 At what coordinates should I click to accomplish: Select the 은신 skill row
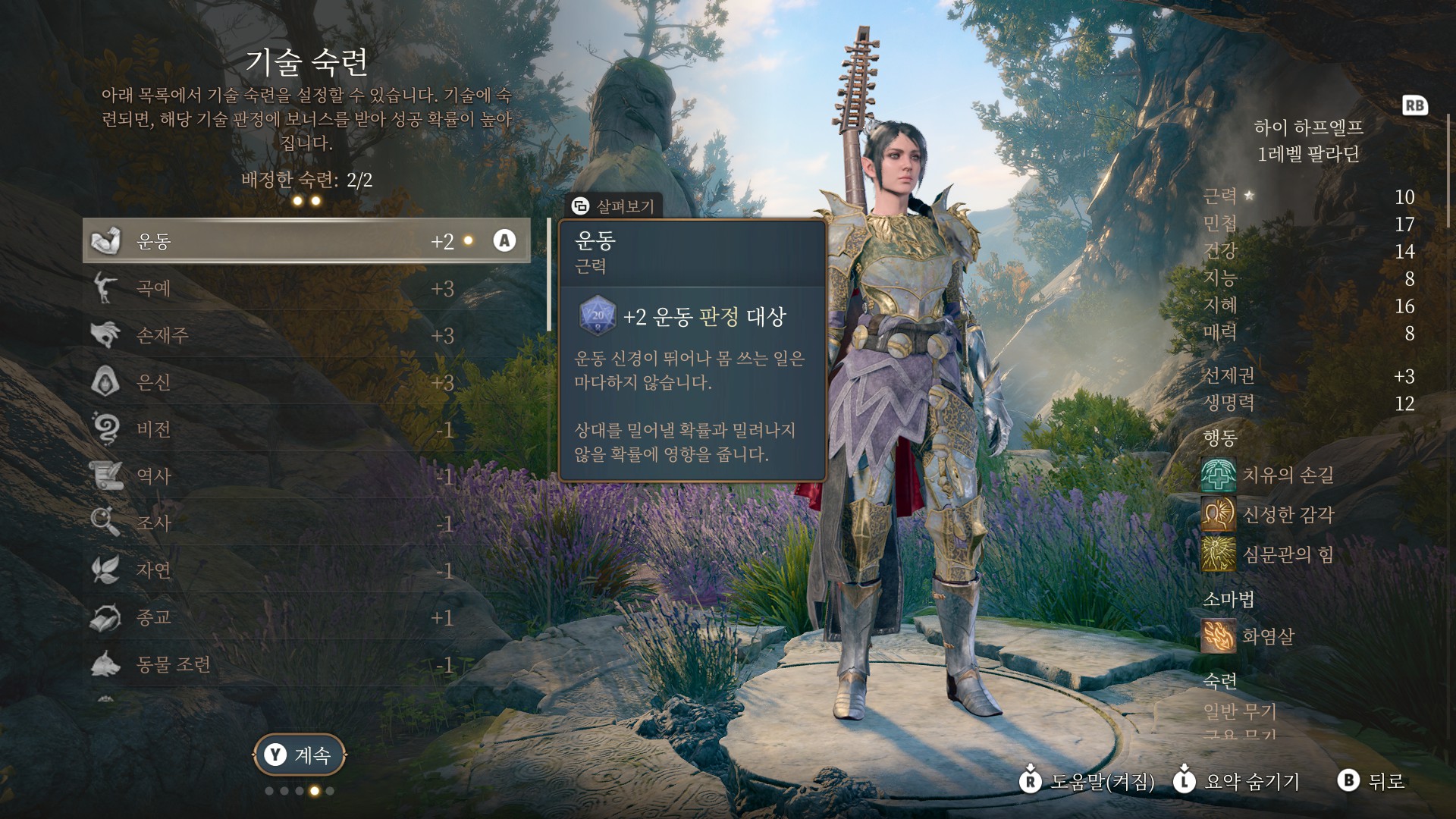point(306,382)
